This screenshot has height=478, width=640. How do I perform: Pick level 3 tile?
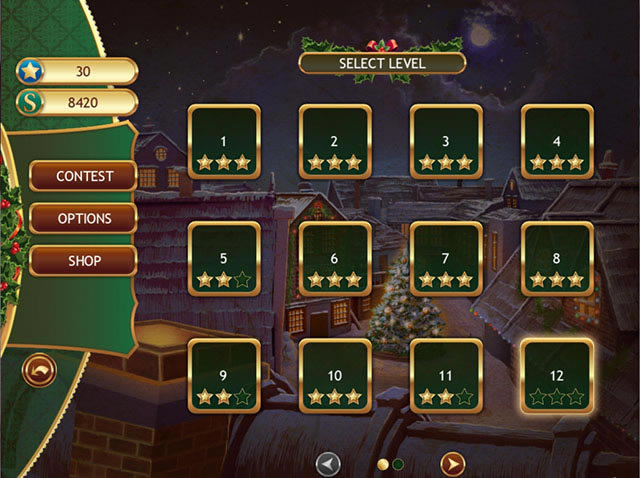[x=446, y=141]
